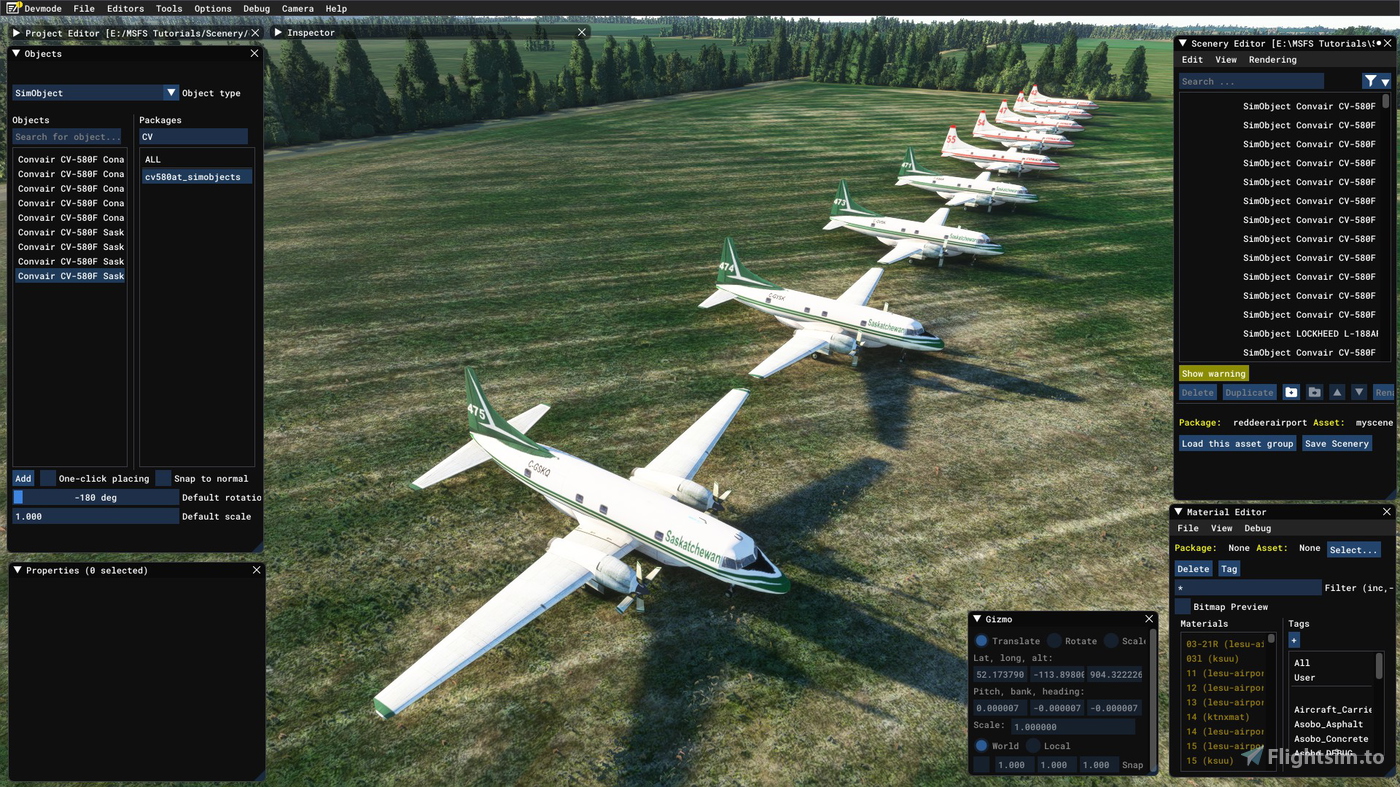The width and height of the screenshot is (1400, 787).
Task: Select the Rotate gizmo mode
Action: (1054, 641)
